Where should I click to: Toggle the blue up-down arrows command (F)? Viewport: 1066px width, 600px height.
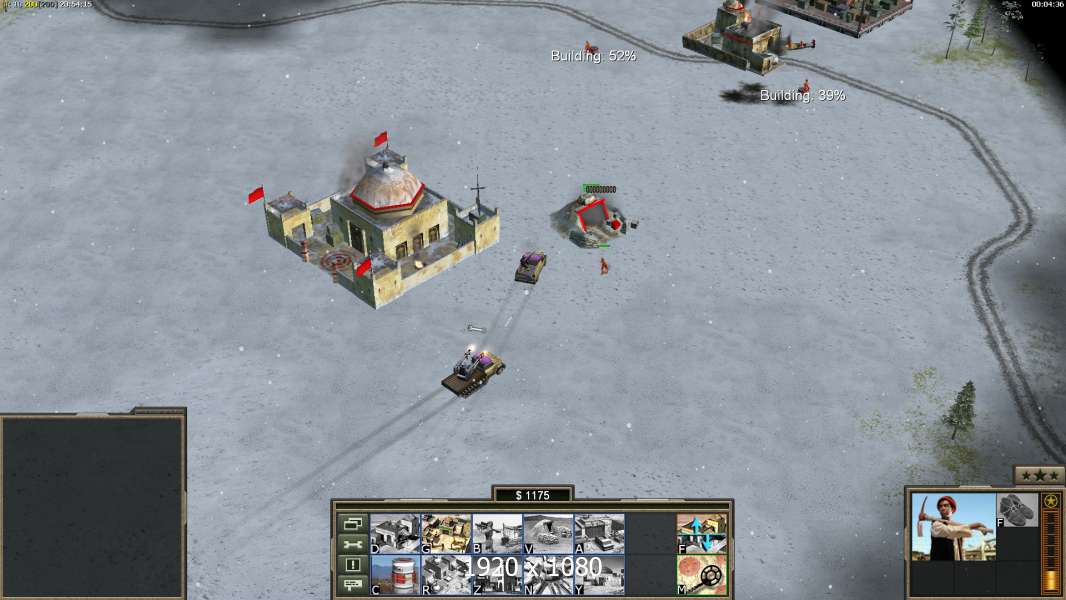pos(701,533)
